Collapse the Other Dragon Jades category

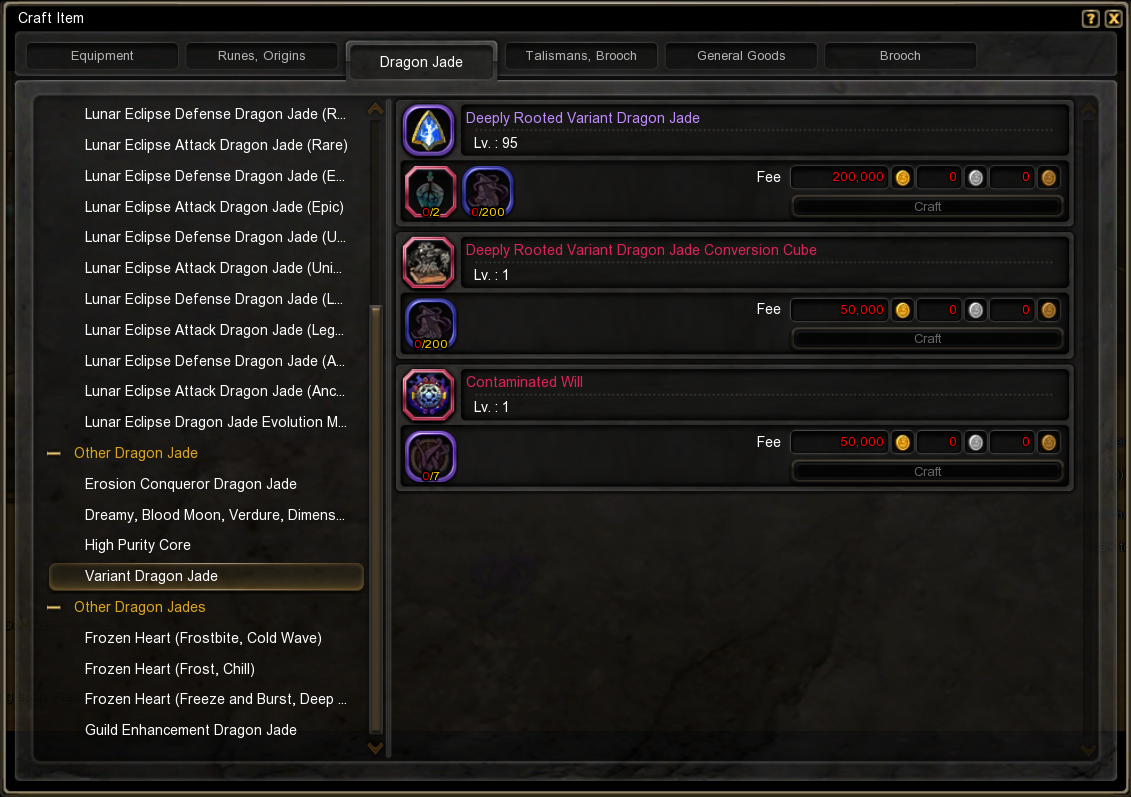[x=55, y=607]
